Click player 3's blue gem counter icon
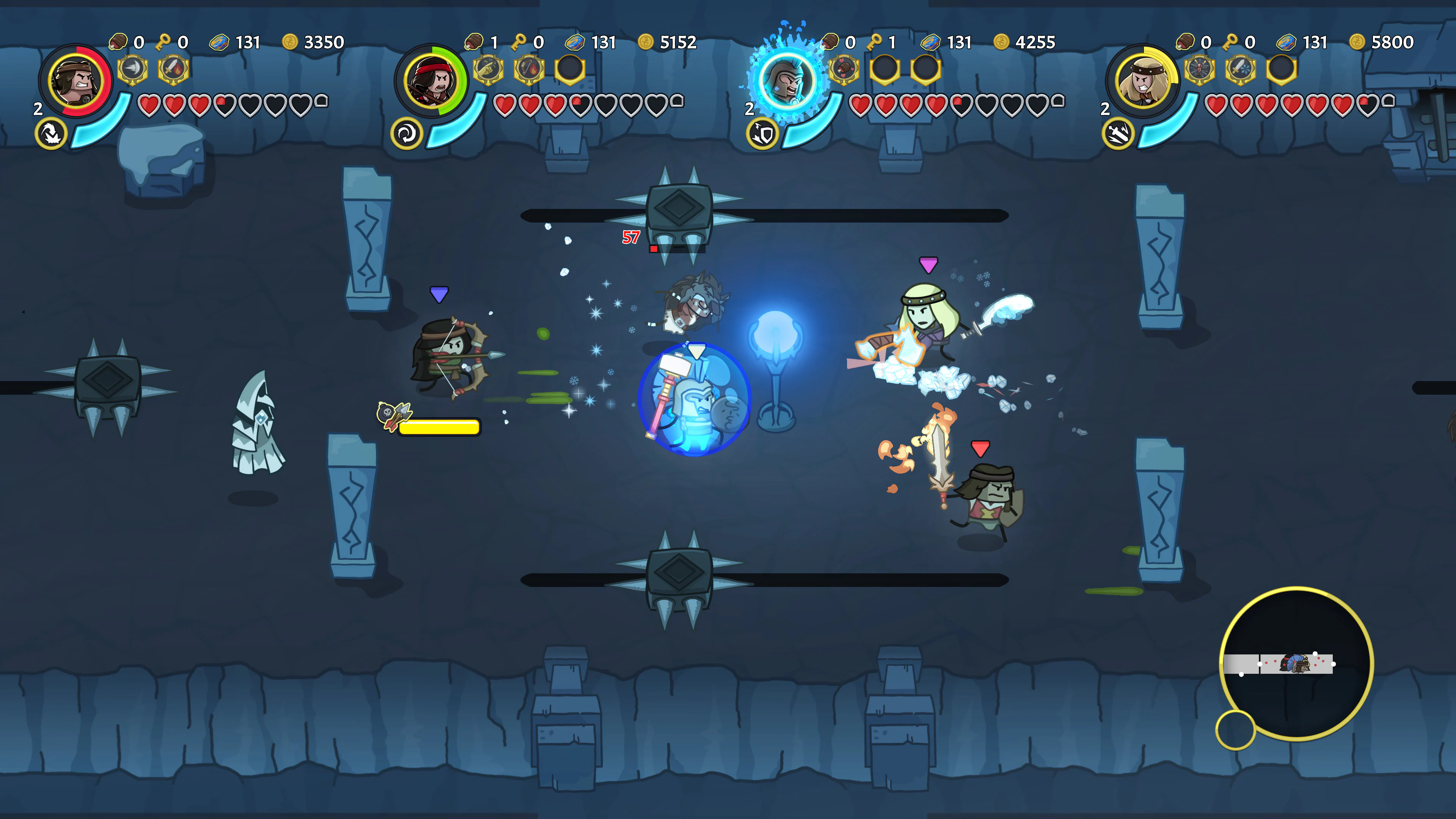The height and width of the screenshot is (819, 1456). [932, 42]
